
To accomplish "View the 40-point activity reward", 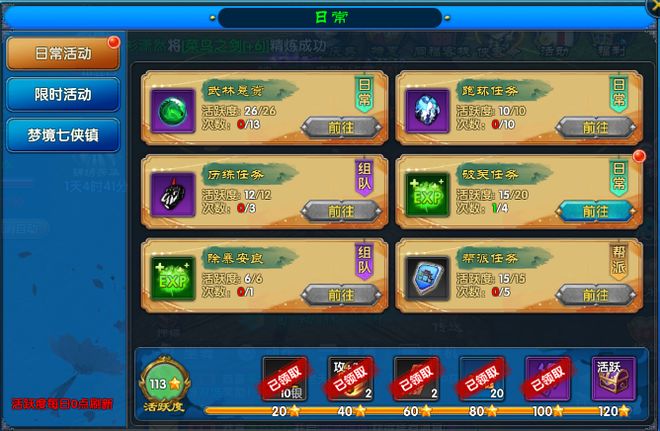I will pos(350,377).
